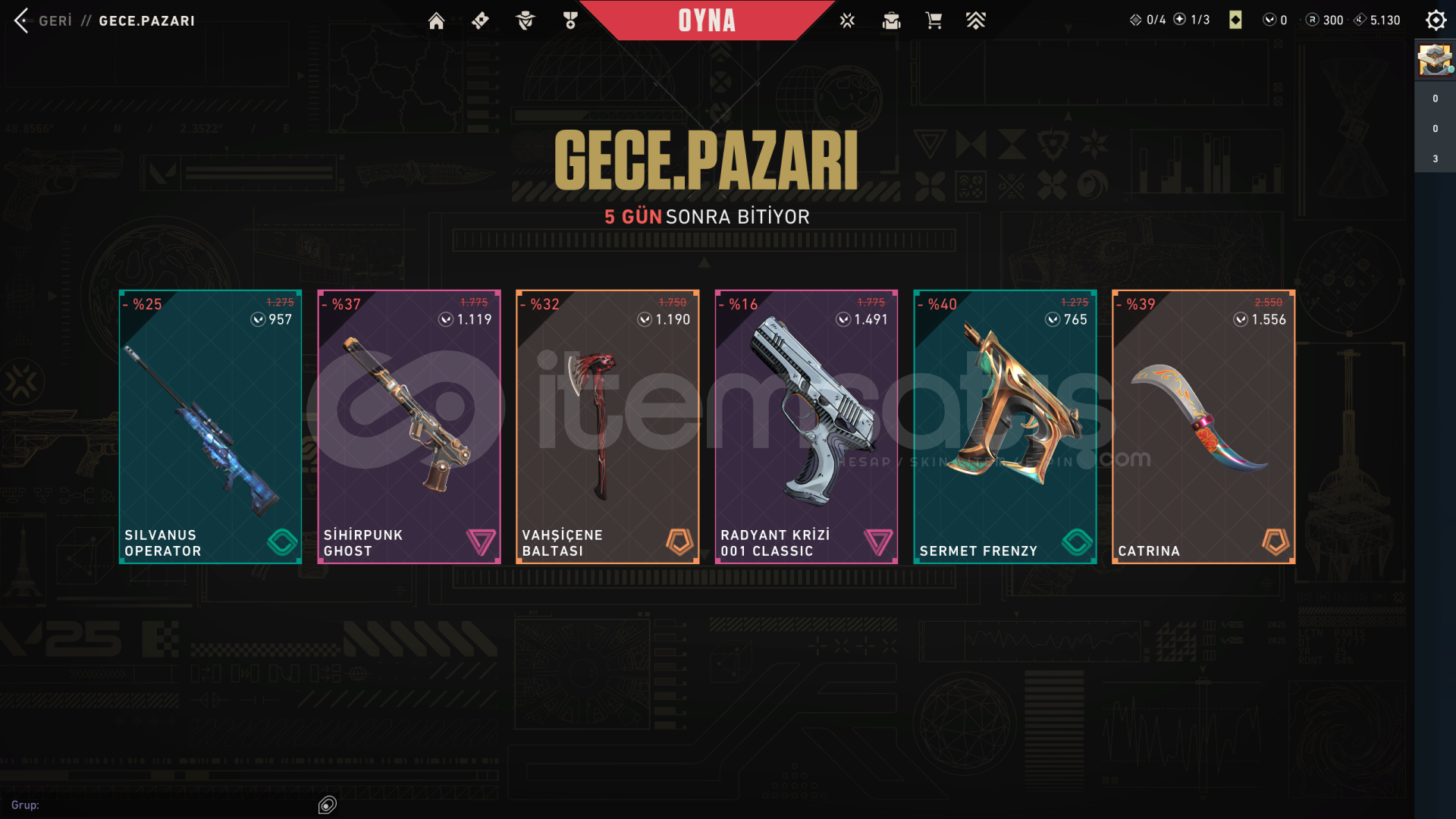The image size is (1456, 819).
Task: Choose the Sermet Frenzy card
Action: [x=1005, y=426]
